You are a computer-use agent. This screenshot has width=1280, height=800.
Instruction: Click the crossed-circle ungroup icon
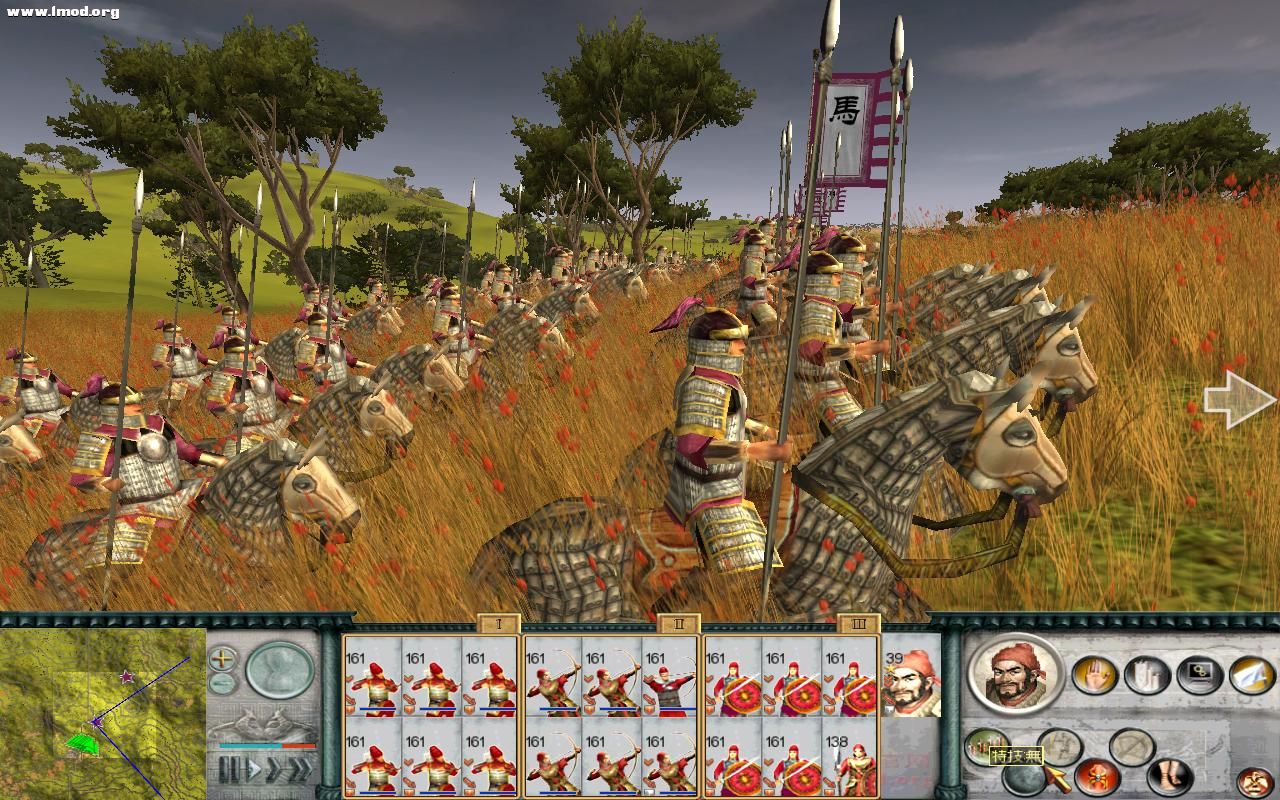[x=1130, y=746]
